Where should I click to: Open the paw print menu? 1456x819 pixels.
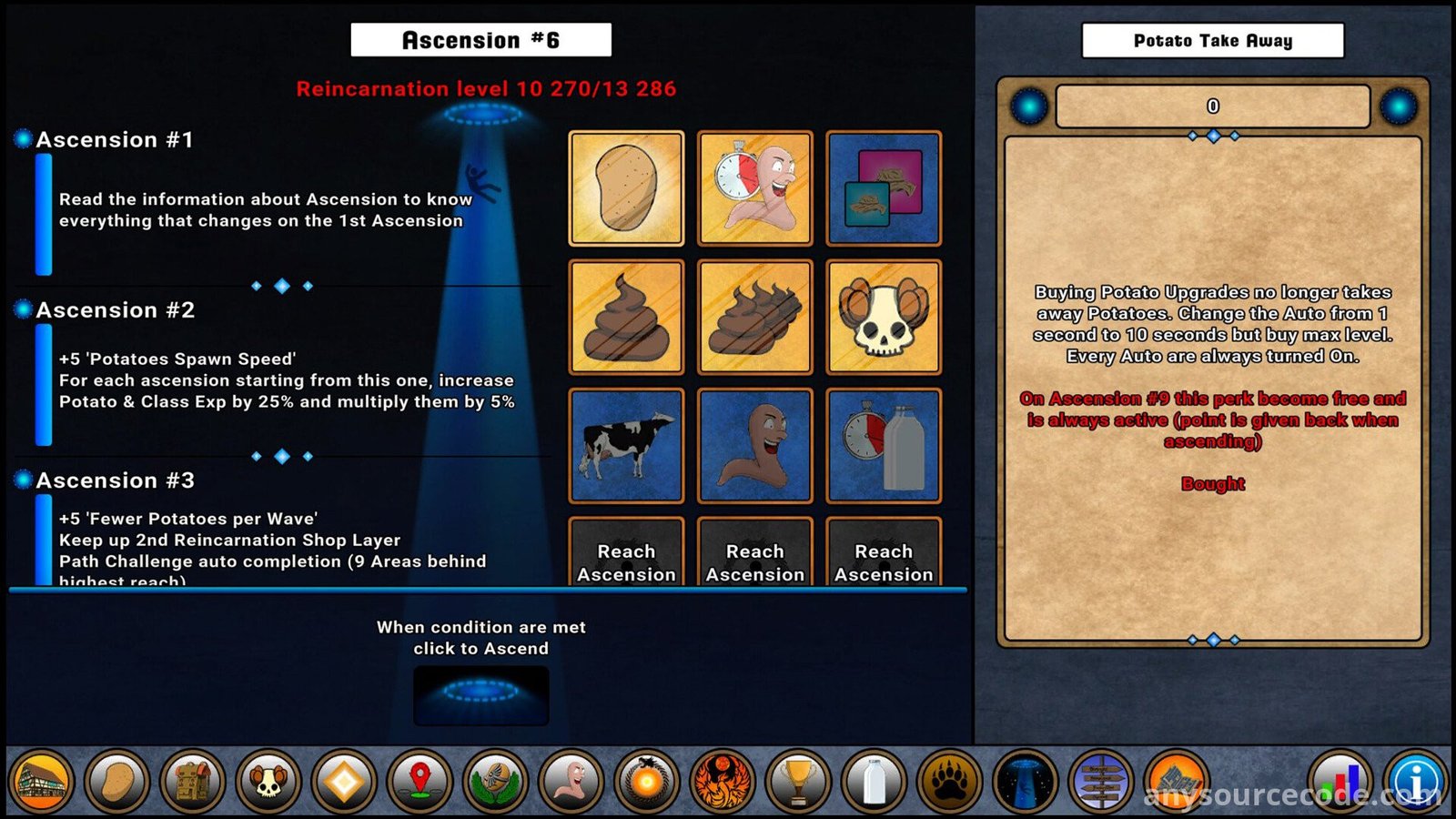(x=949, y=782)
